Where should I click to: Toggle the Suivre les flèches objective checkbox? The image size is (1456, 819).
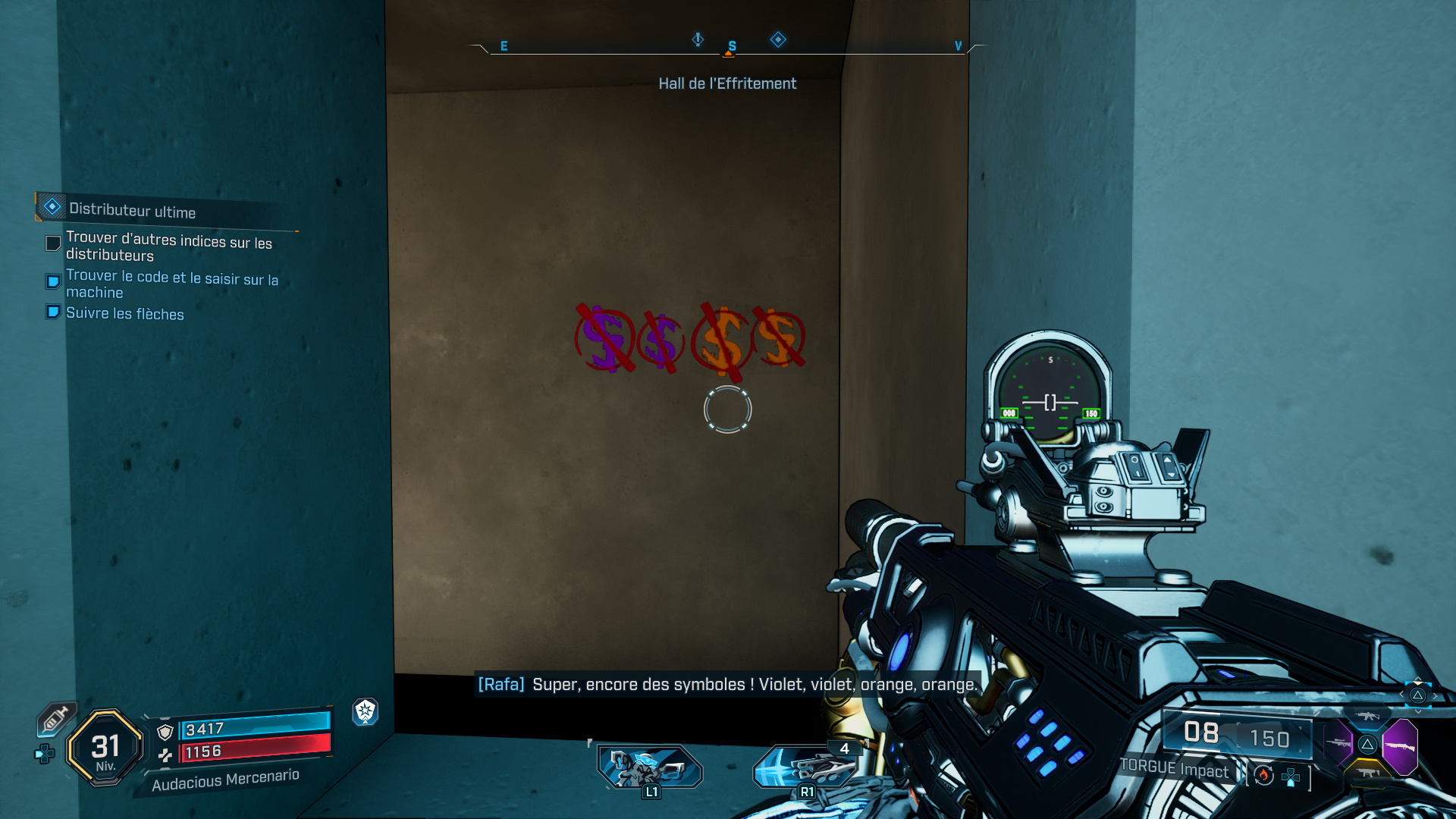click(52, 312)
